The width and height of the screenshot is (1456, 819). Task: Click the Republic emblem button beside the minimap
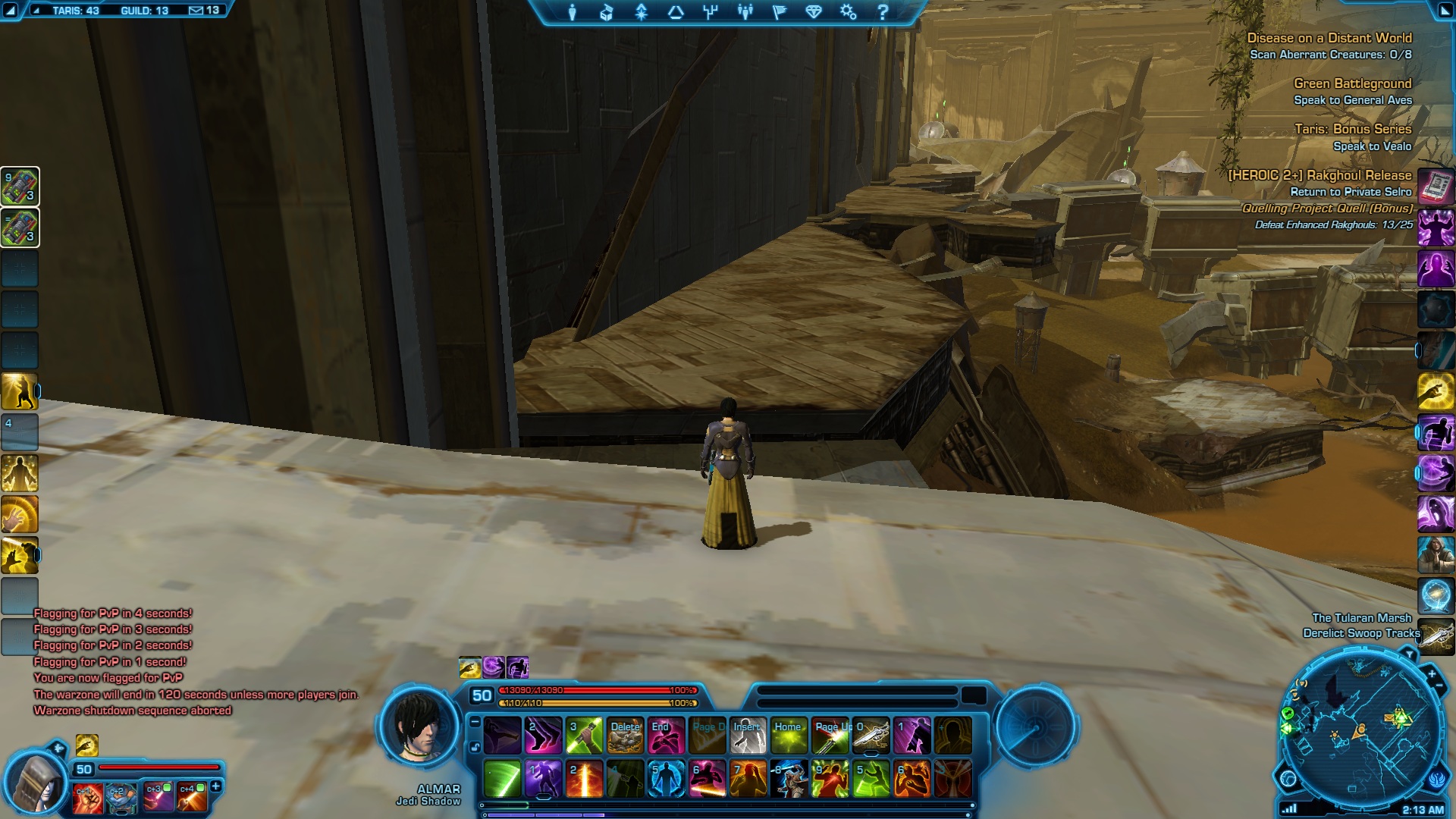(x=1438, y=780)
